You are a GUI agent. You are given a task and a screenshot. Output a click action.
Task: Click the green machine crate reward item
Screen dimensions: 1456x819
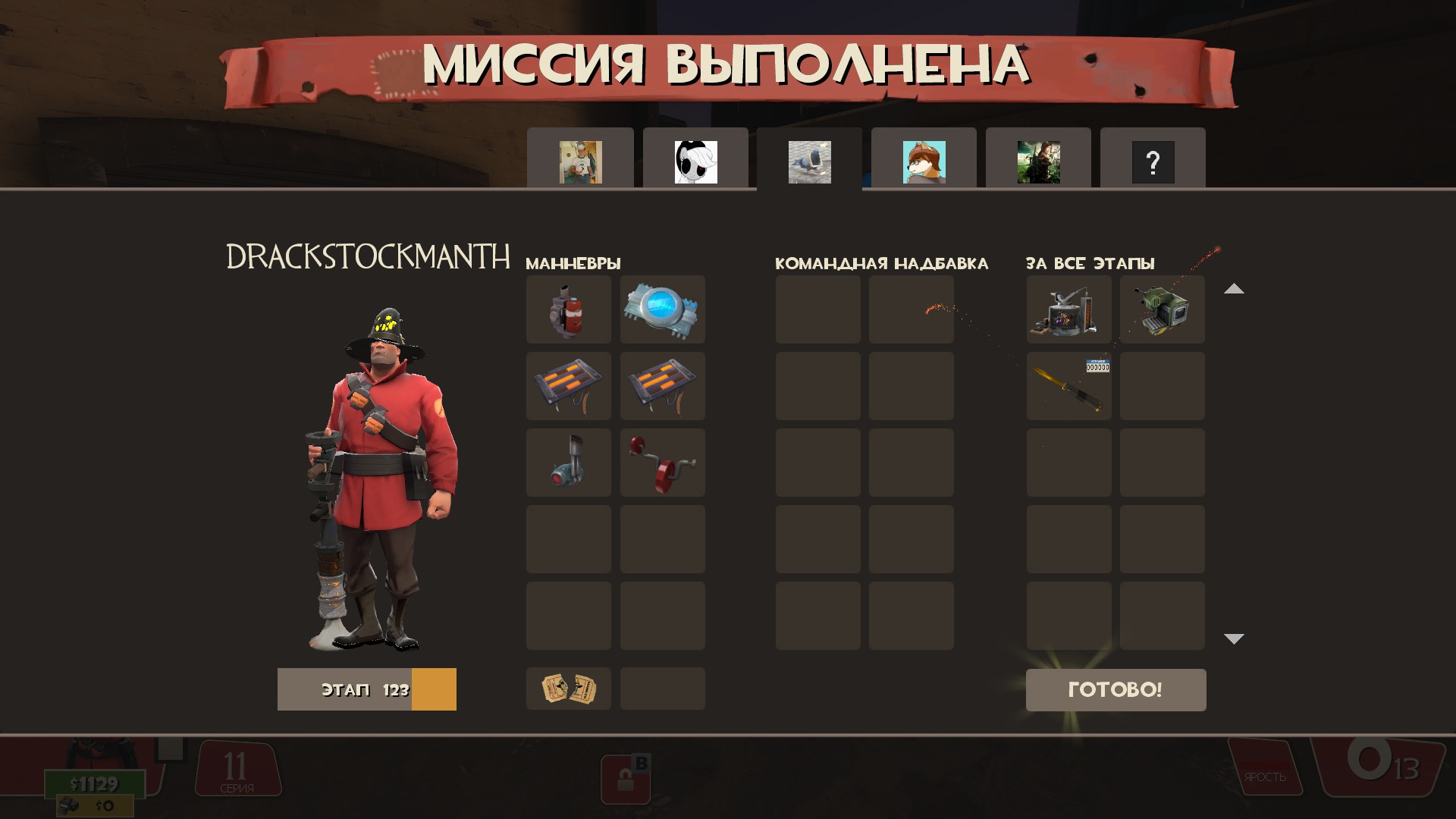(1162, 309)
